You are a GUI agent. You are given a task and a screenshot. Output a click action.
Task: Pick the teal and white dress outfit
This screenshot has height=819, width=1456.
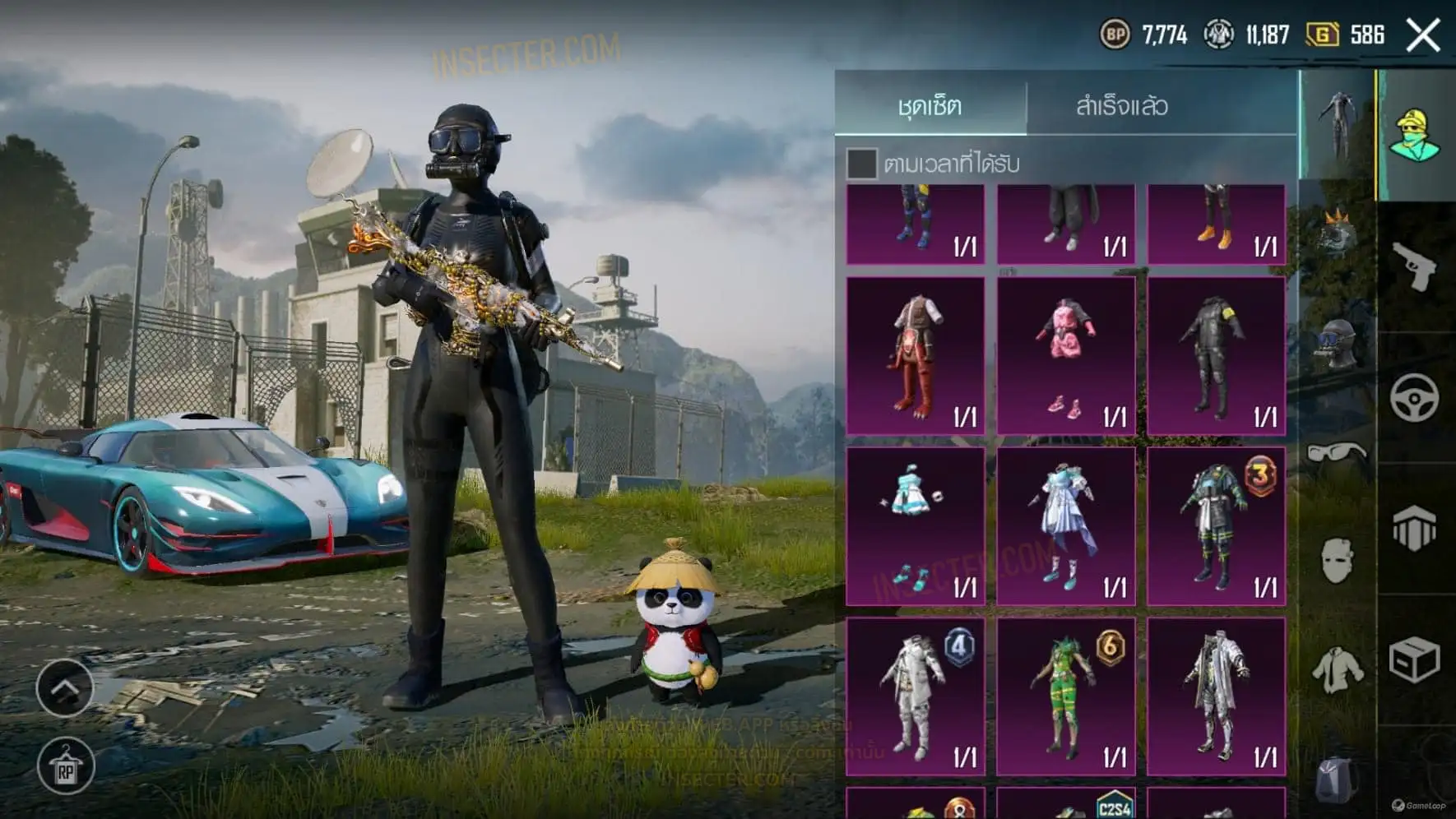916,526
